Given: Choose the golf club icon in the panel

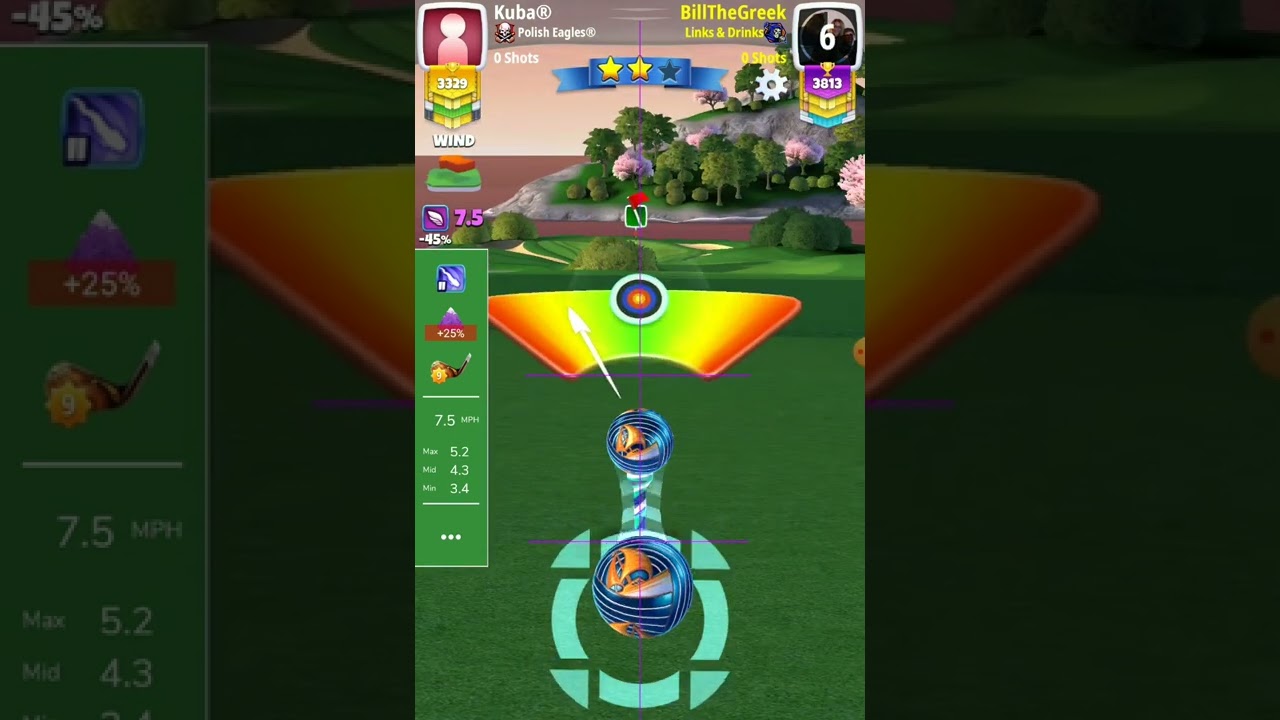Looking at the screenshot, I should (x=450, y=370).
